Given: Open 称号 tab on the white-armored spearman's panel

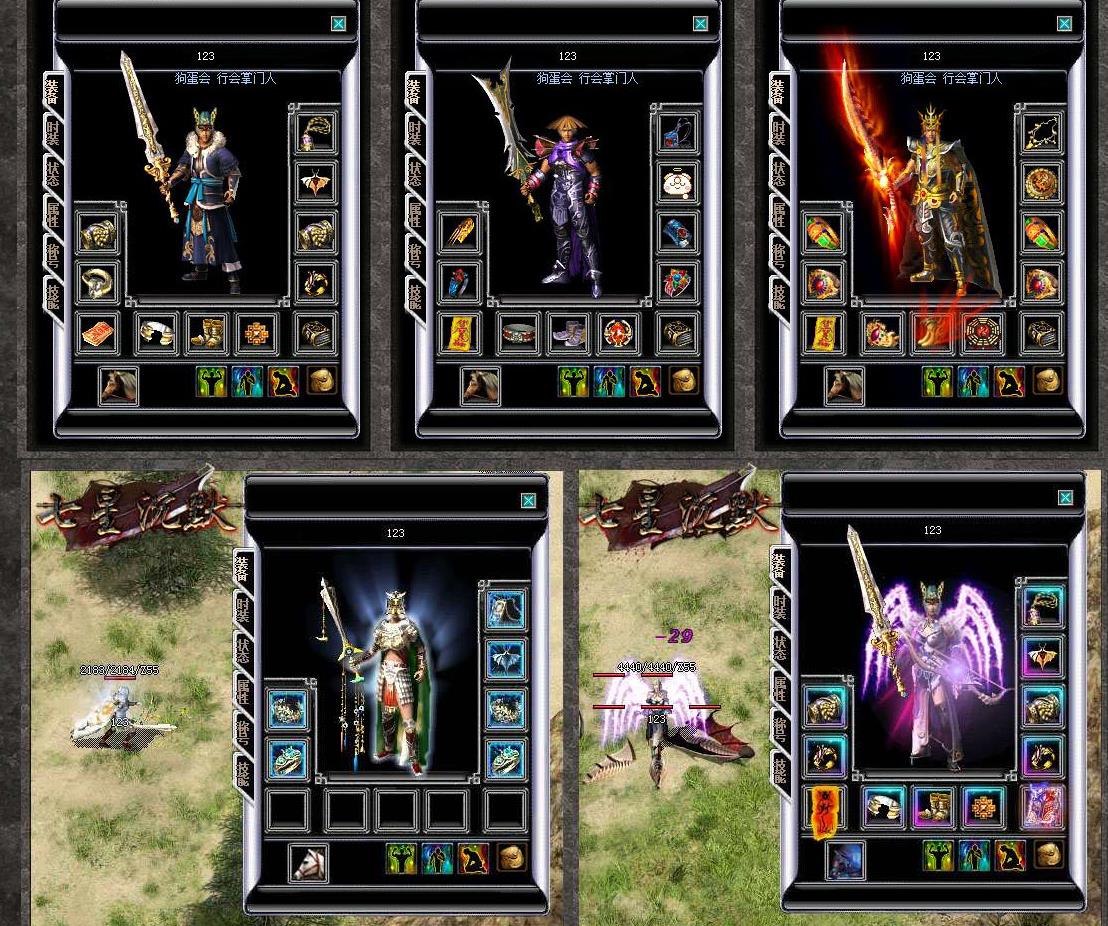Looking at the screenshot, I should click(242, 730).
